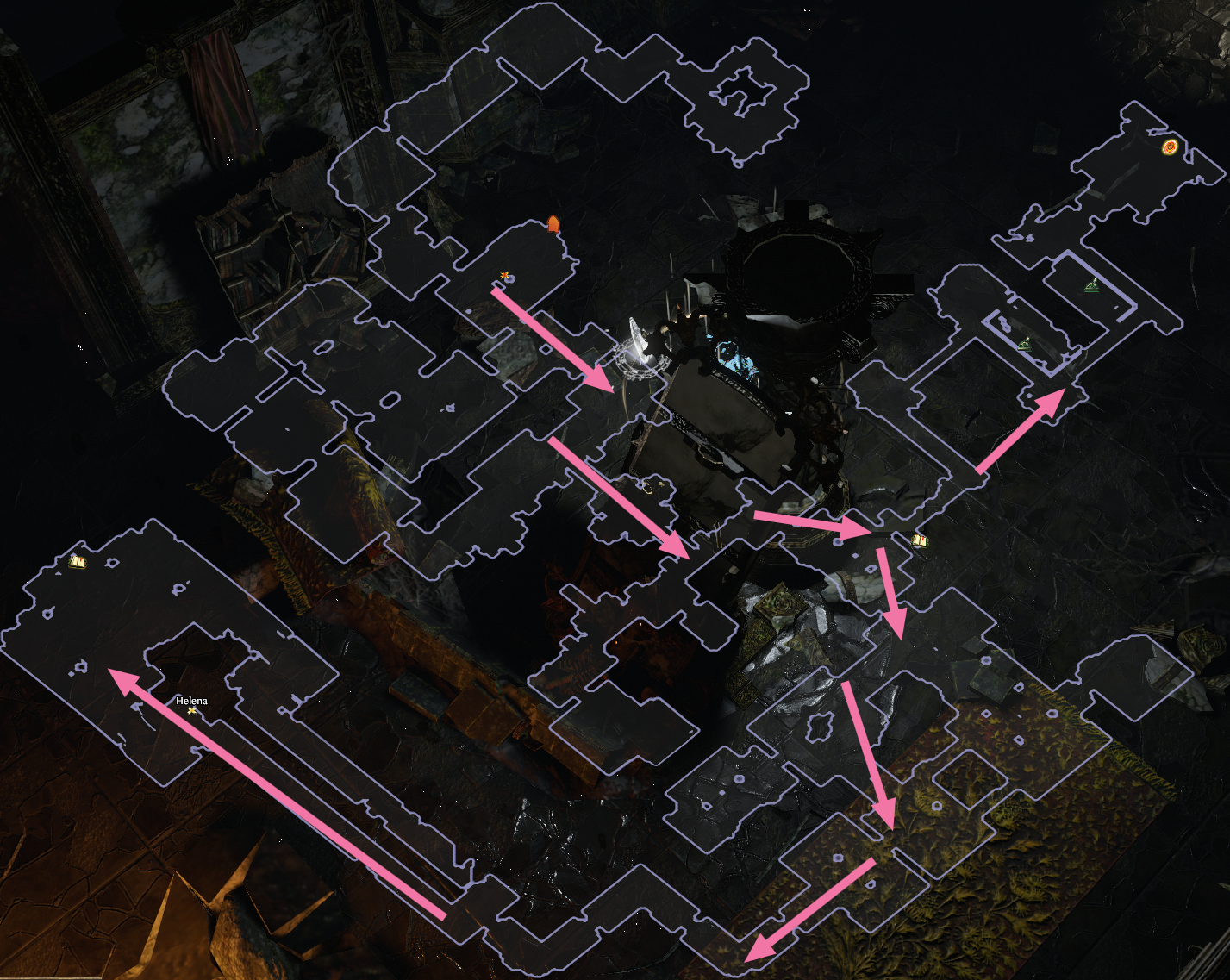Click the red swirl portal marker
Screen dimensions: 1230x980
pos(1170,147)
